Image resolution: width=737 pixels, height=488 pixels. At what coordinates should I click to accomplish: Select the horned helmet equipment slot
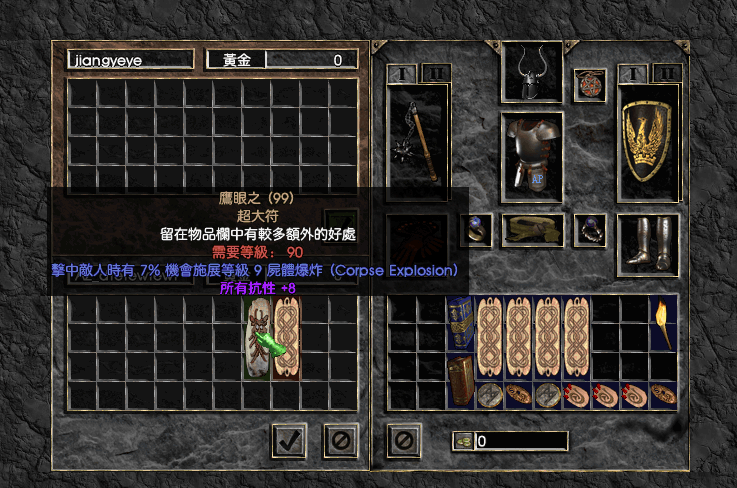tap(532, 70)
